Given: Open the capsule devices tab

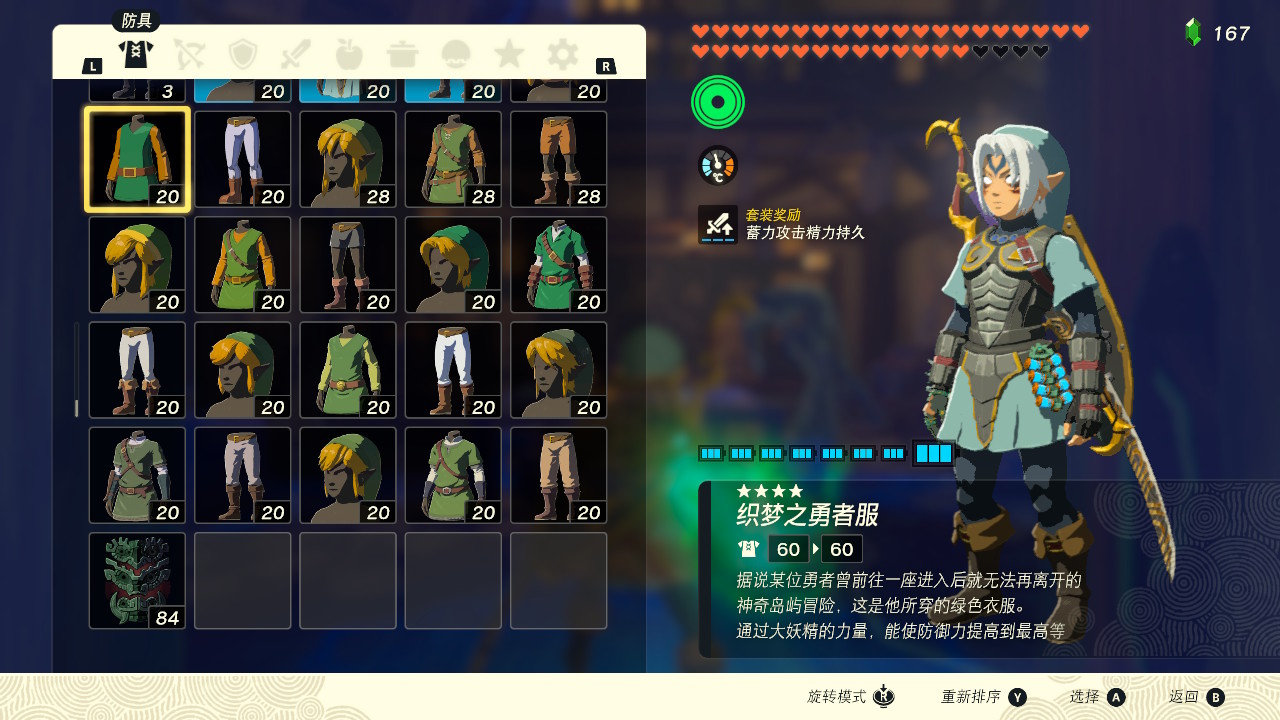Looking at the screenshot, I should 456,54.
